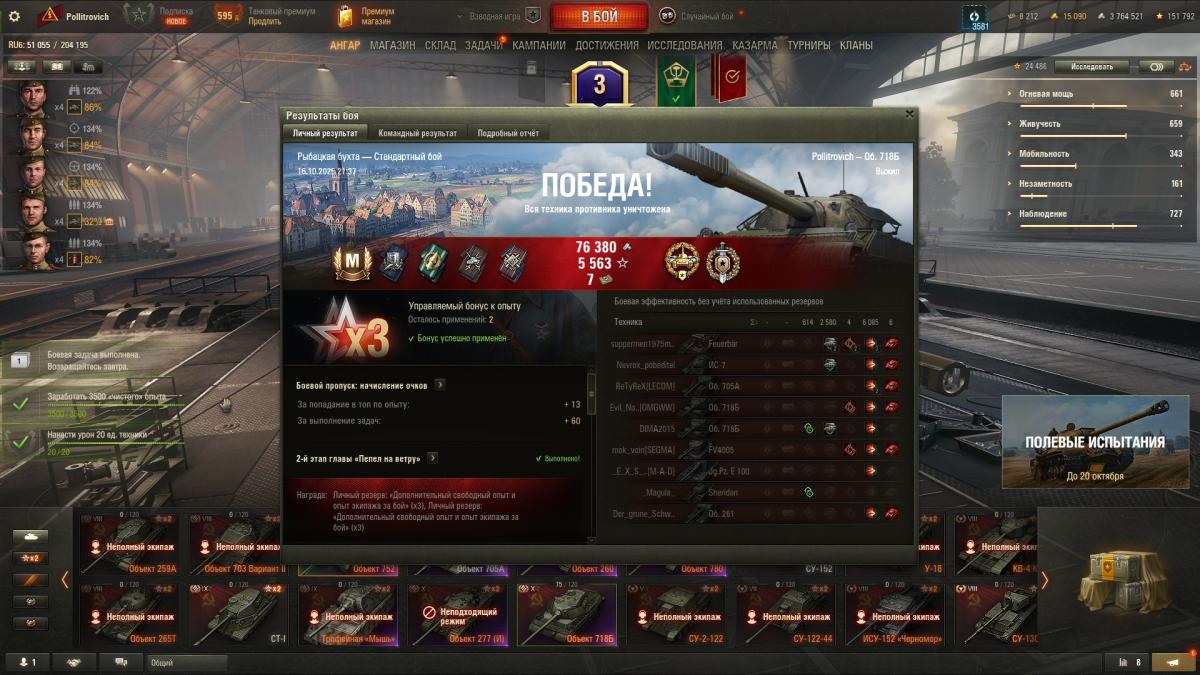The image size is (1200, 675).
Task: Close the battle results window
Action: click(x=909, y=114)
